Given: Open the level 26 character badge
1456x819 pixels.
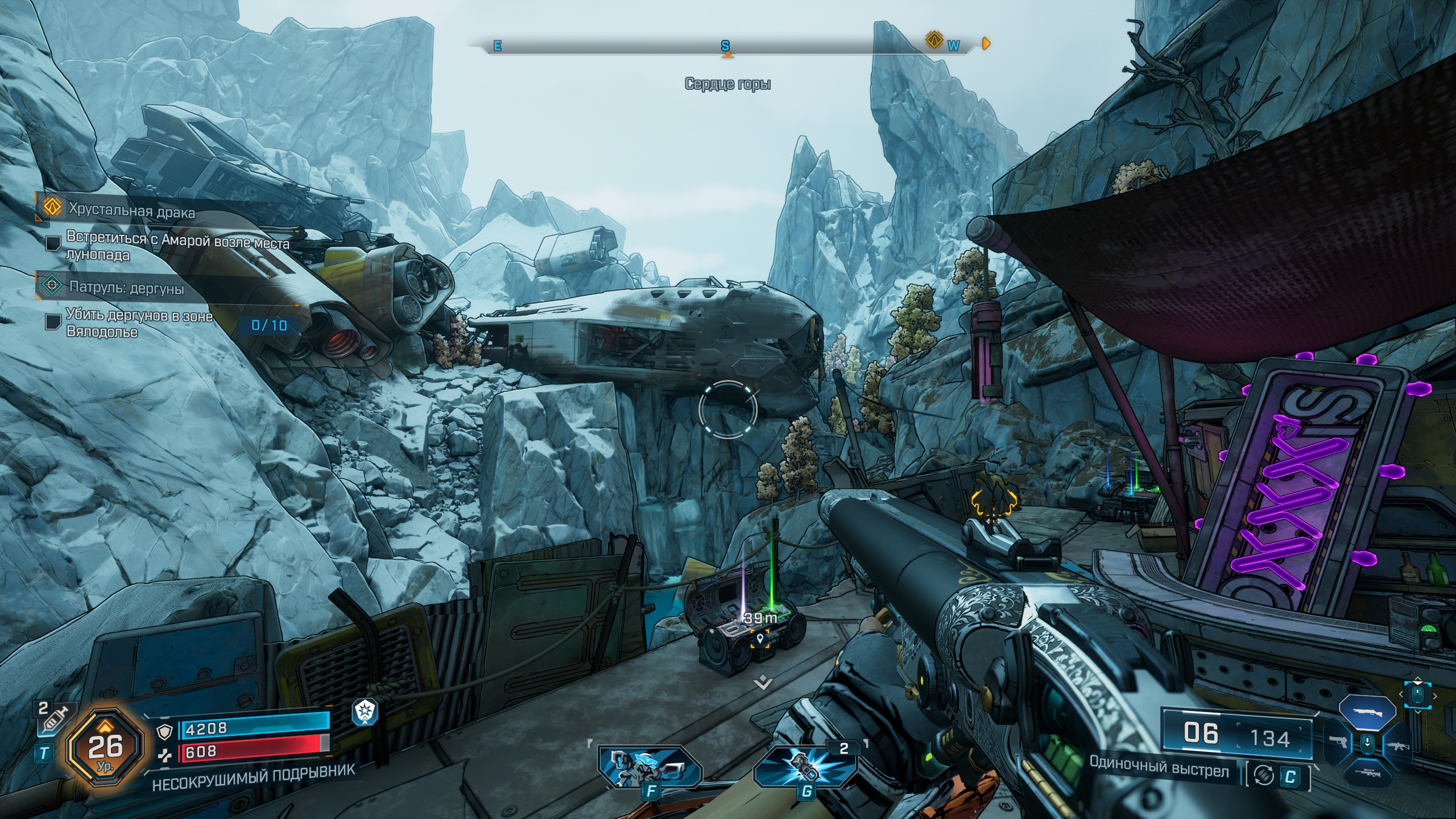Looking at the screenshot, I should tap(105, 747).
